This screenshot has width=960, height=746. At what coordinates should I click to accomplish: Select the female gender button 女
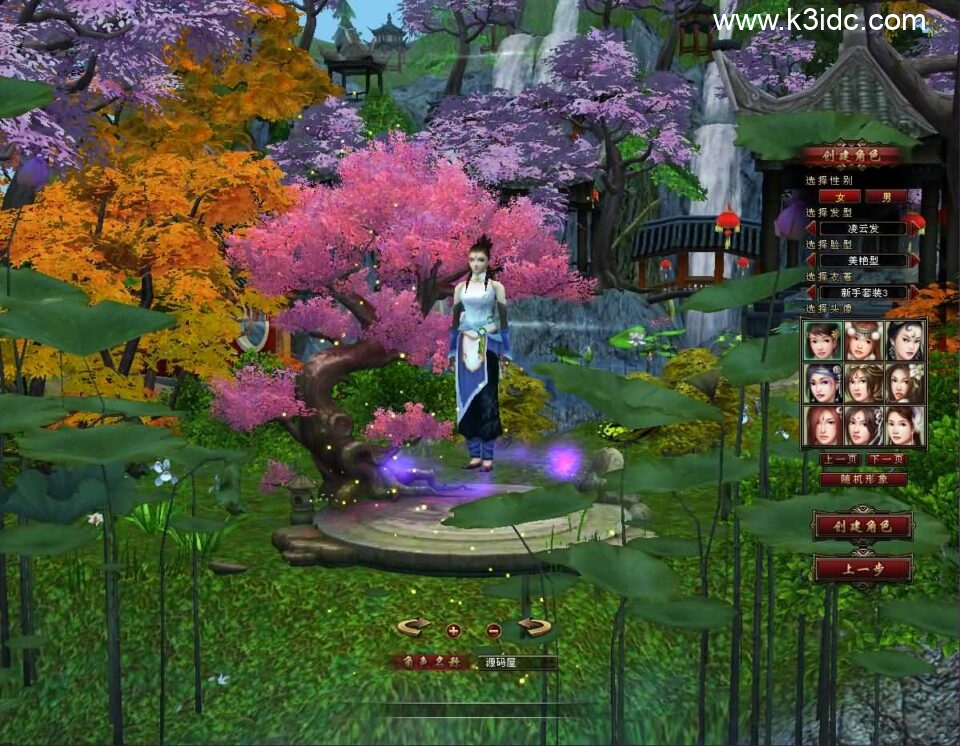[x=840, y=197]
